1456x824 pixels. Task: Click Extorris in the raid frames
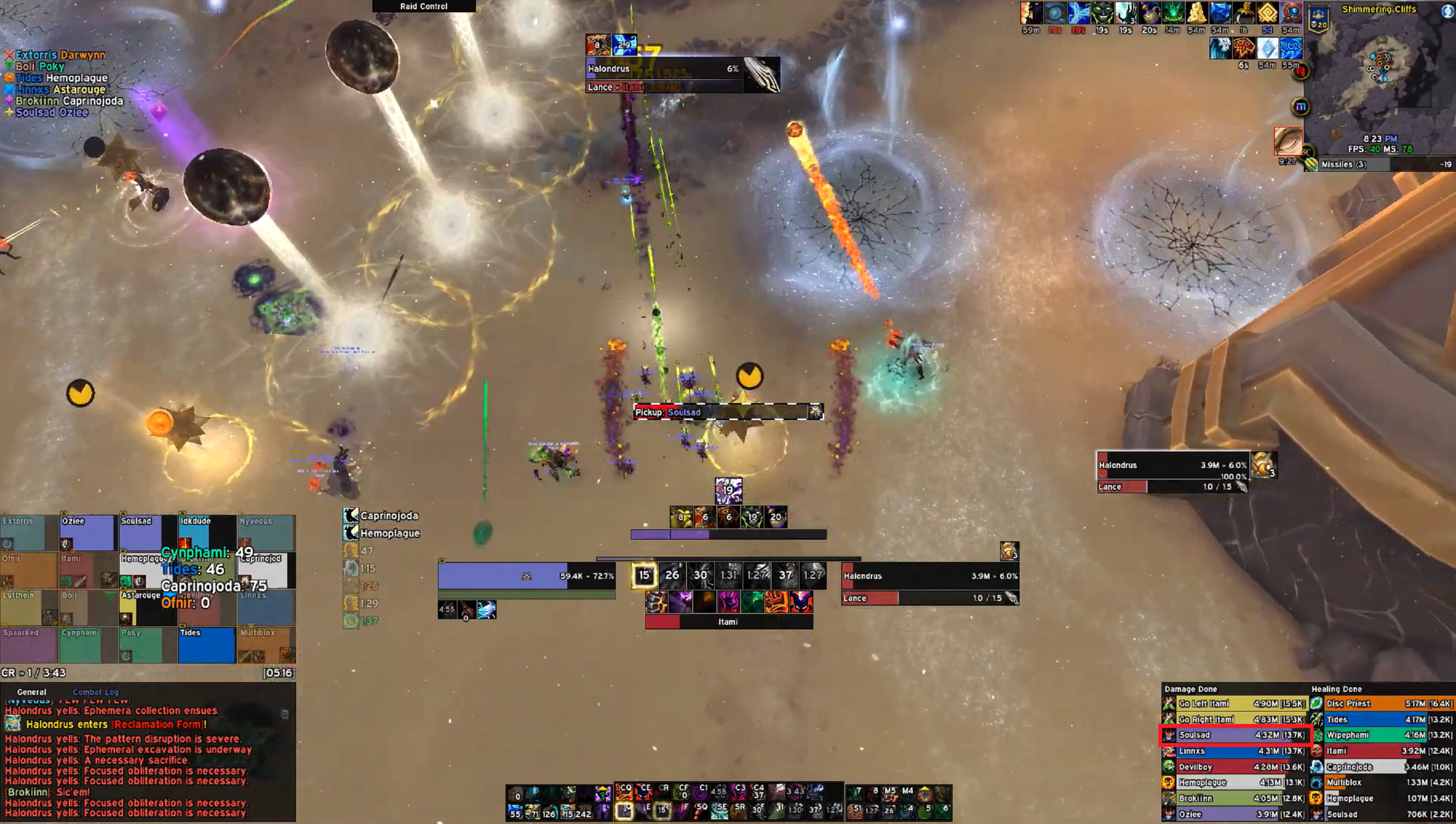click(x=28, y=532)
